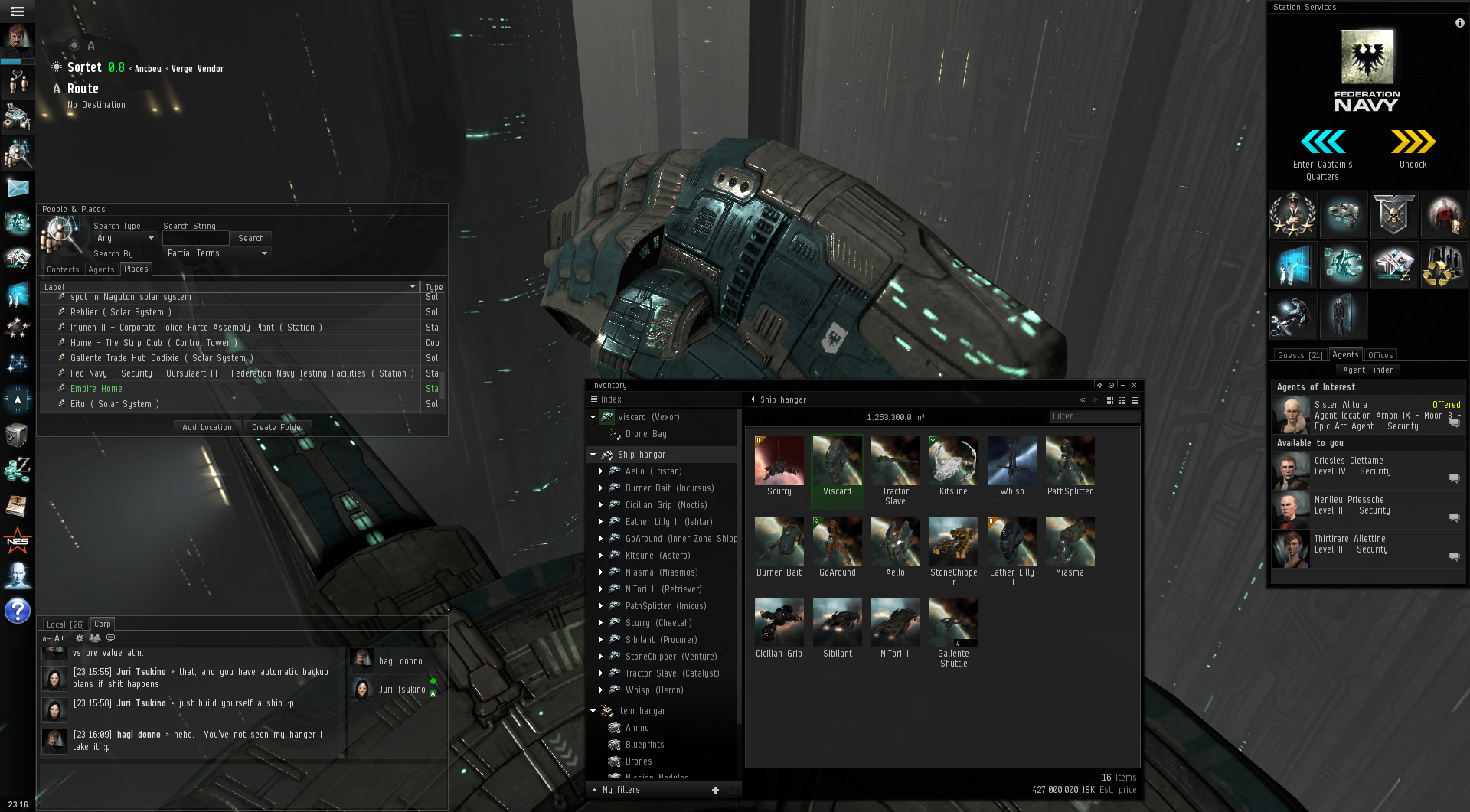Click the Add Location button
The height and width of the screenshot is (812, 1470).
[207, 427]
